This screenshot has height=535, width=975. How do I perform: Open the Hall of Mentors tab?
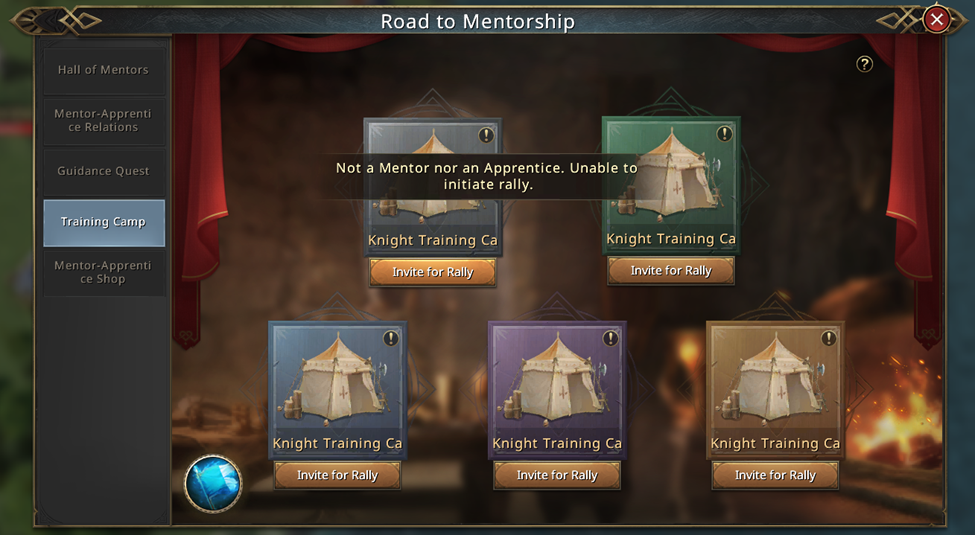click(x=103, y=70)
